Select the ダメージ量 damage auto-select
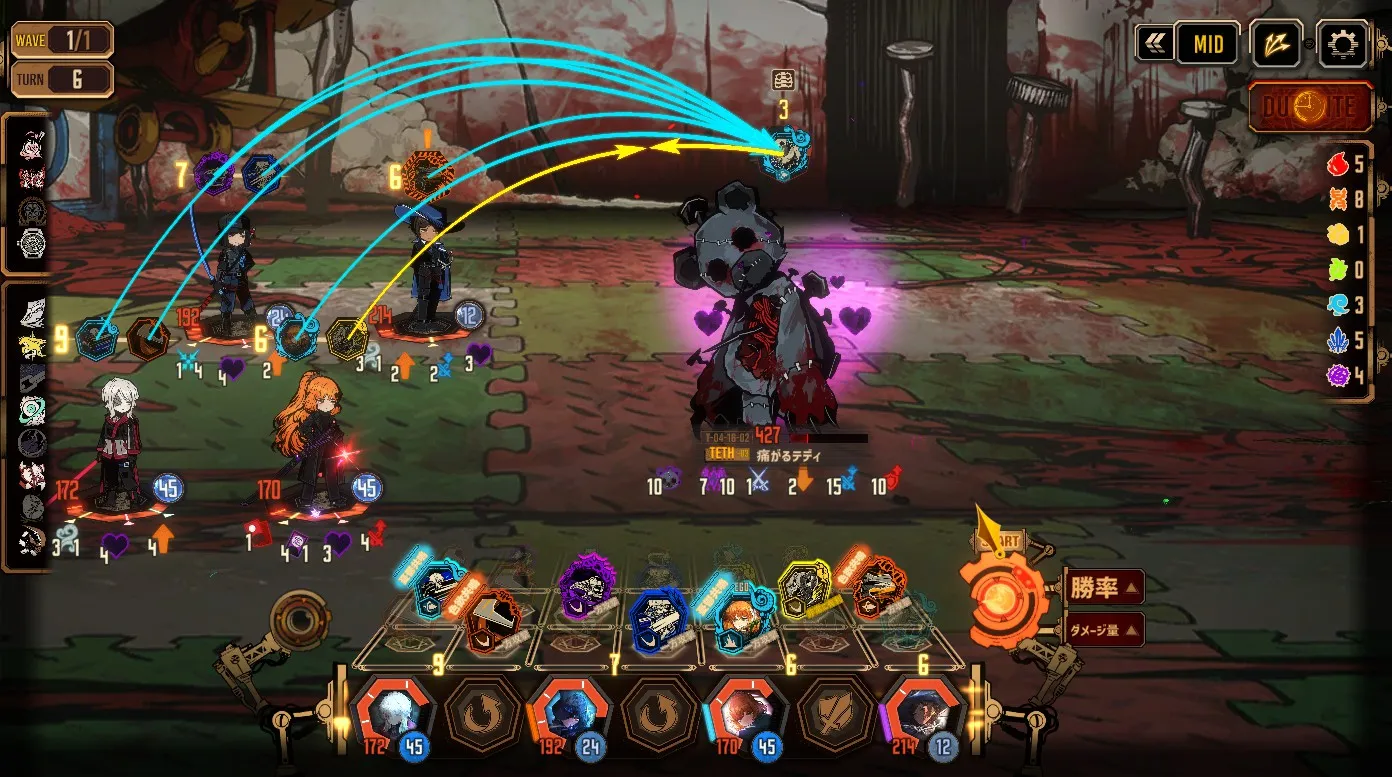 [x=1103, y=630]
